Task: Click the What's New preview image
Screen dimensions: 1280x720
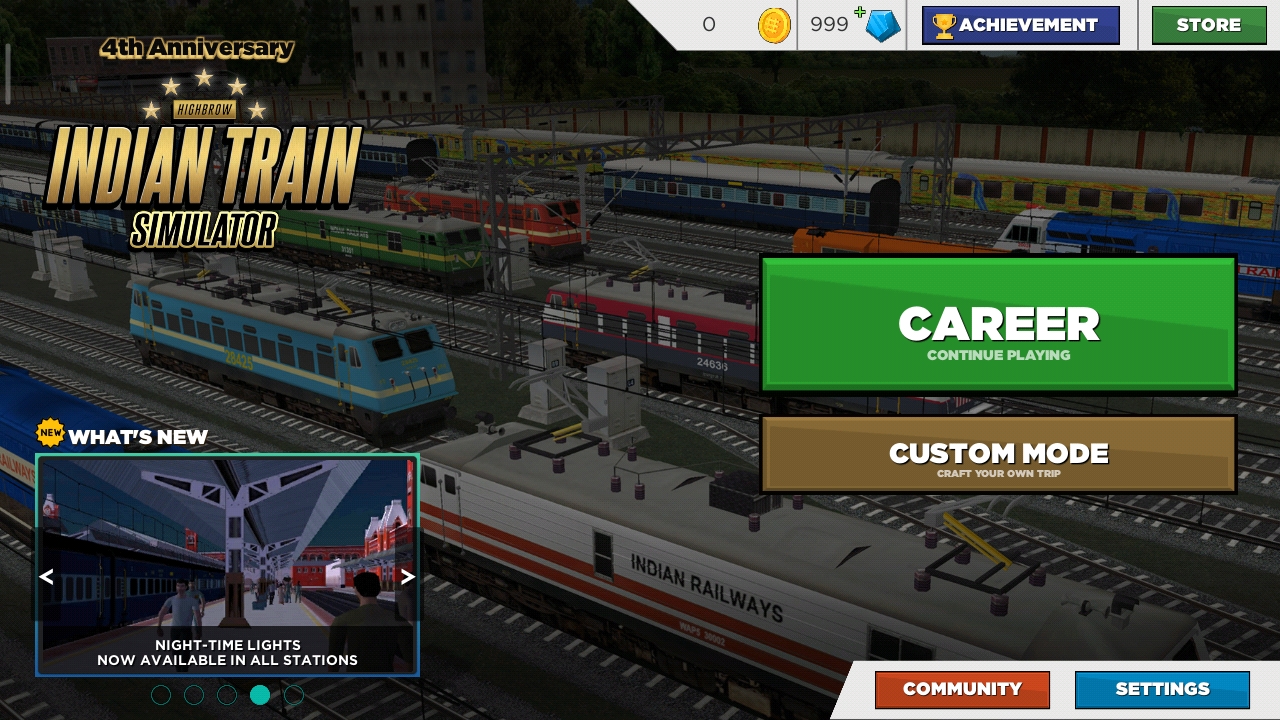Action: (x=227, y=555)
